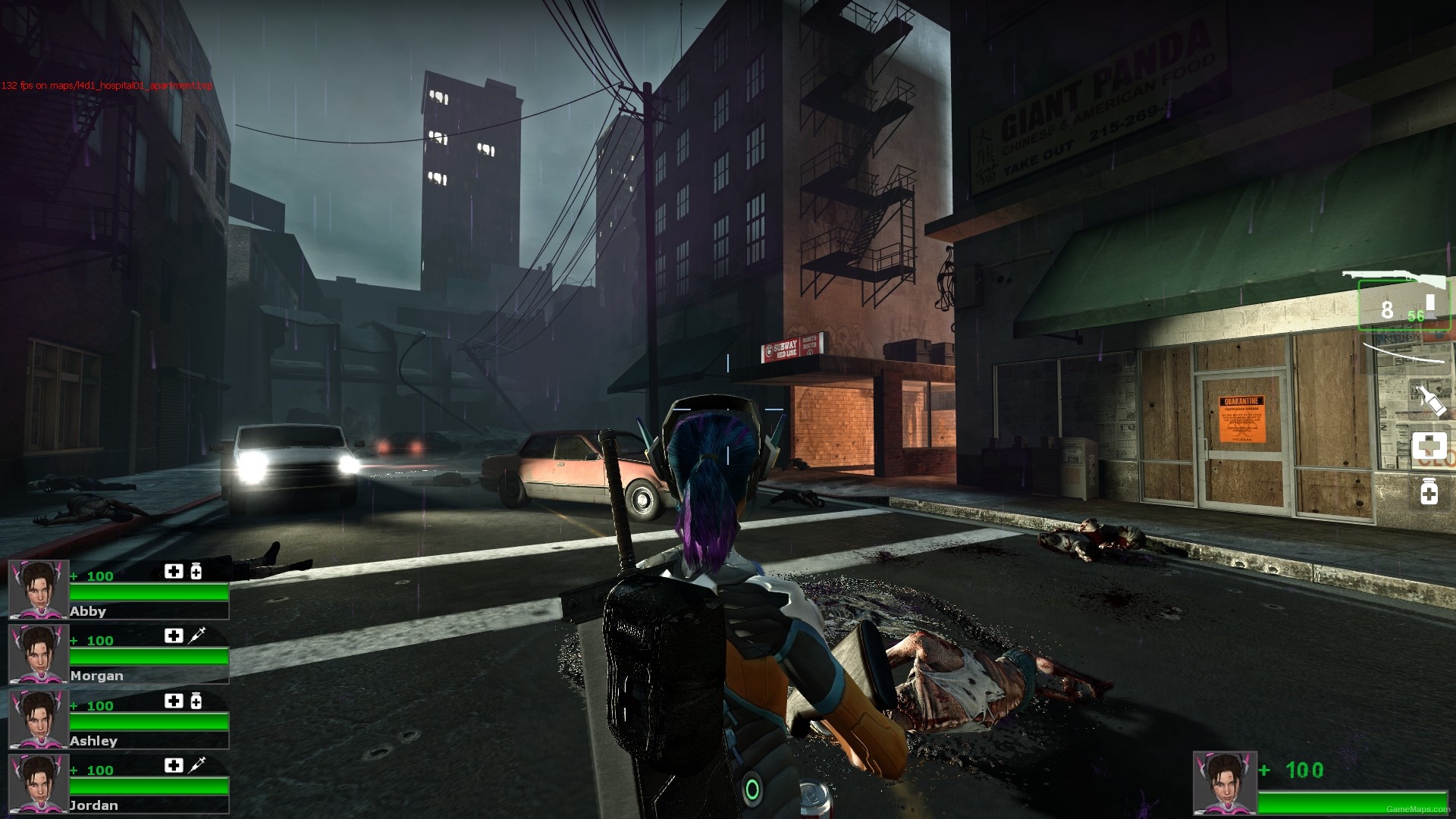Viewport: 1456px width, 819px height.
Task: Click the first aid kit inventory icon
Action: pos(1429,447)
